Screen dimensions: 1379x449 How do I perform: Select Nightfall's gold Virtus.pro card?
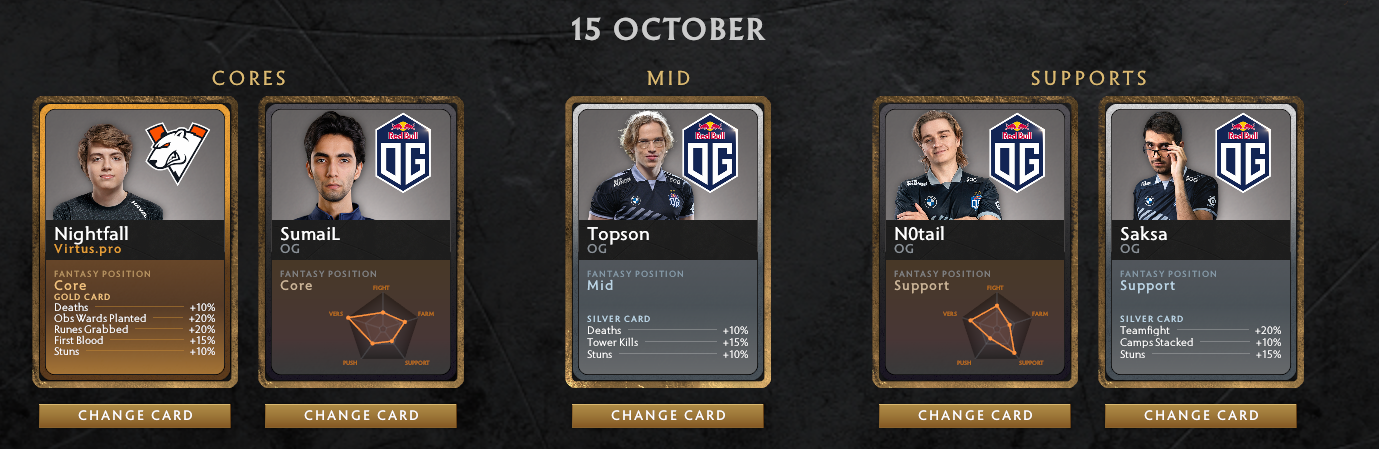tap(135, 241)
